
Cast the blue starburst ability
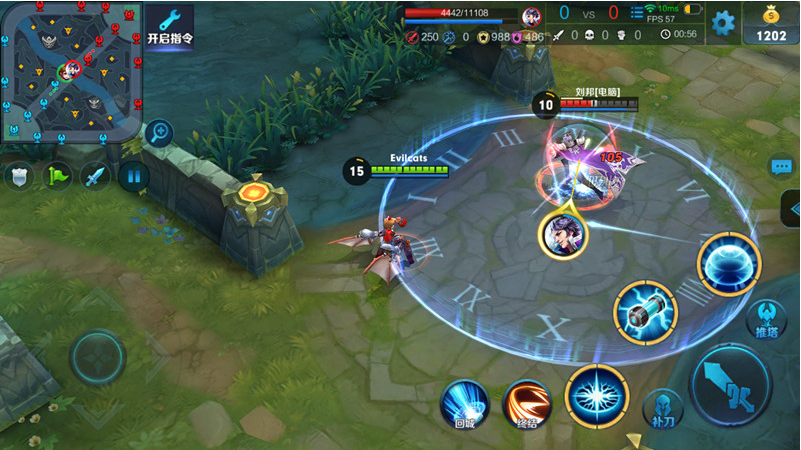[x=596, y=396]
